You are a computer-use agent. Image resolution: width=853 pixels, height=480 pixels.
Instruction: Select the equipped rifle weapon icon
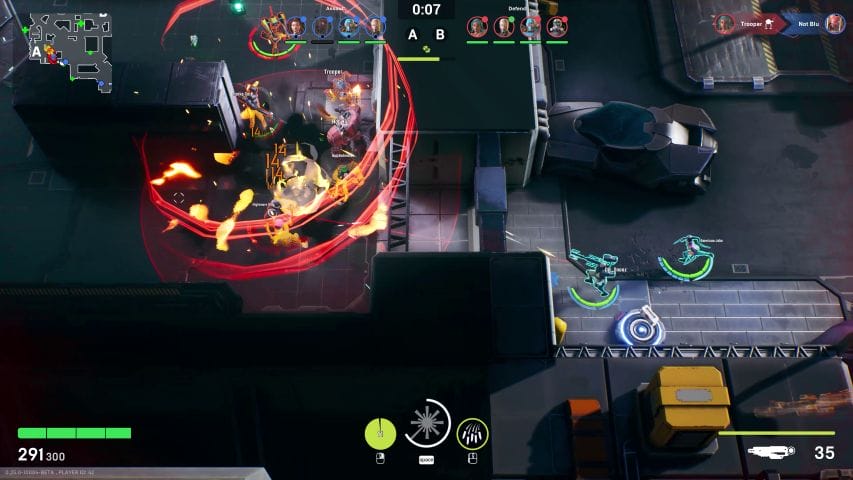(773, 452)
